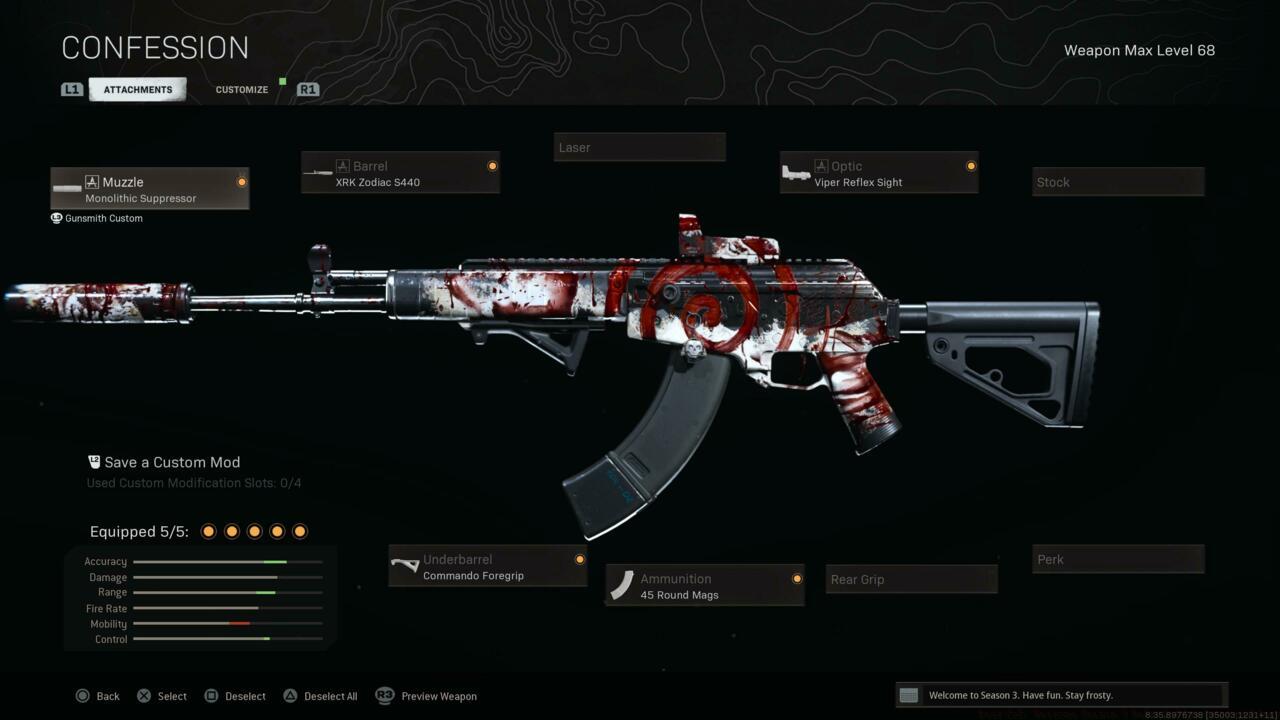Choose the Barrel XRK Zodiac S440 slot
The image size is (1280, 720).
400,173
